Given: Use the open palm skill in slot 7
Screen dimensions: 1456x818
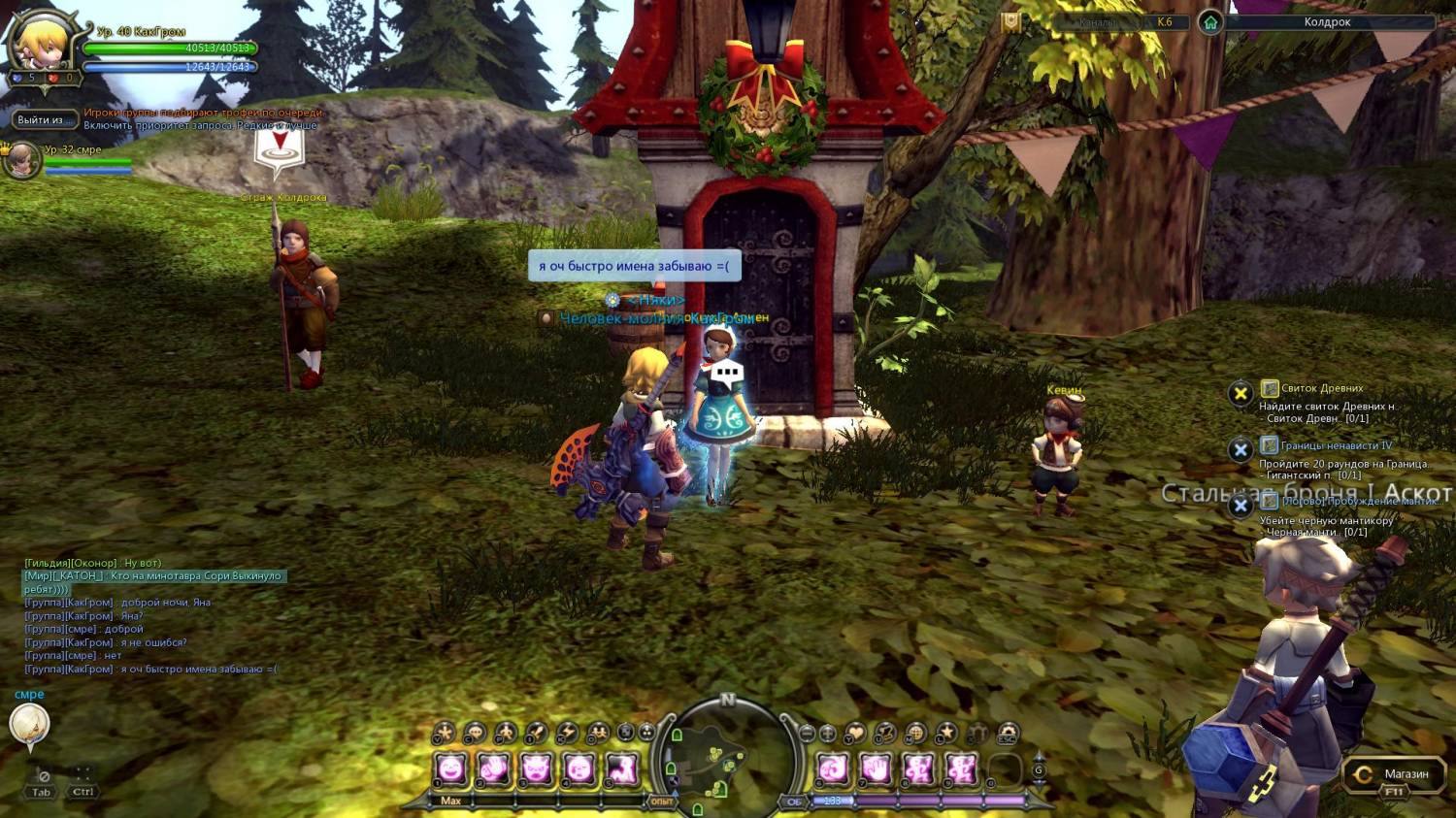Looking at the screenshot, I should (876, 770).
